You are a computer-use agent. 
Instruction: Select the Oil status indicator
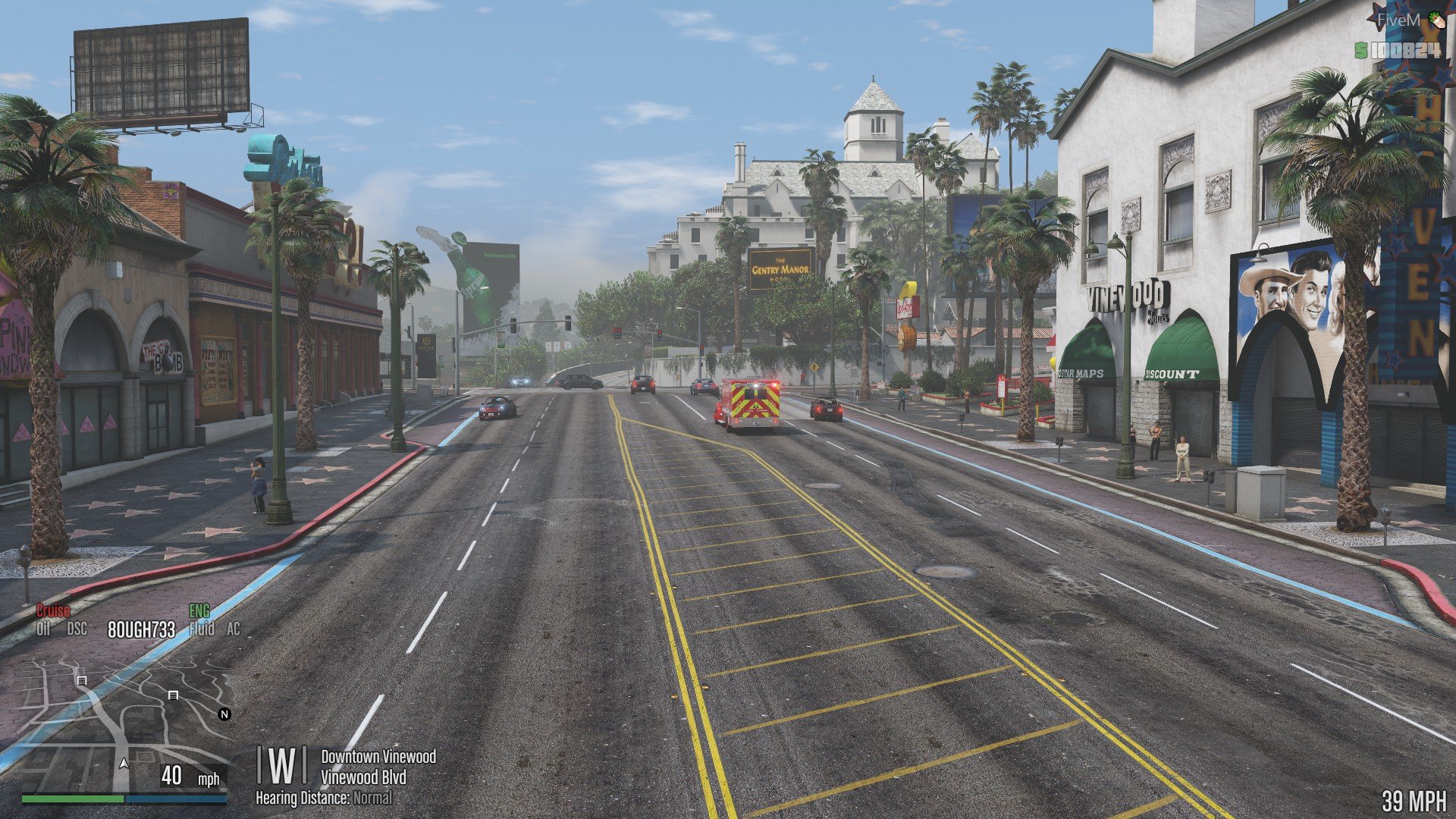(x=43, y=629)
